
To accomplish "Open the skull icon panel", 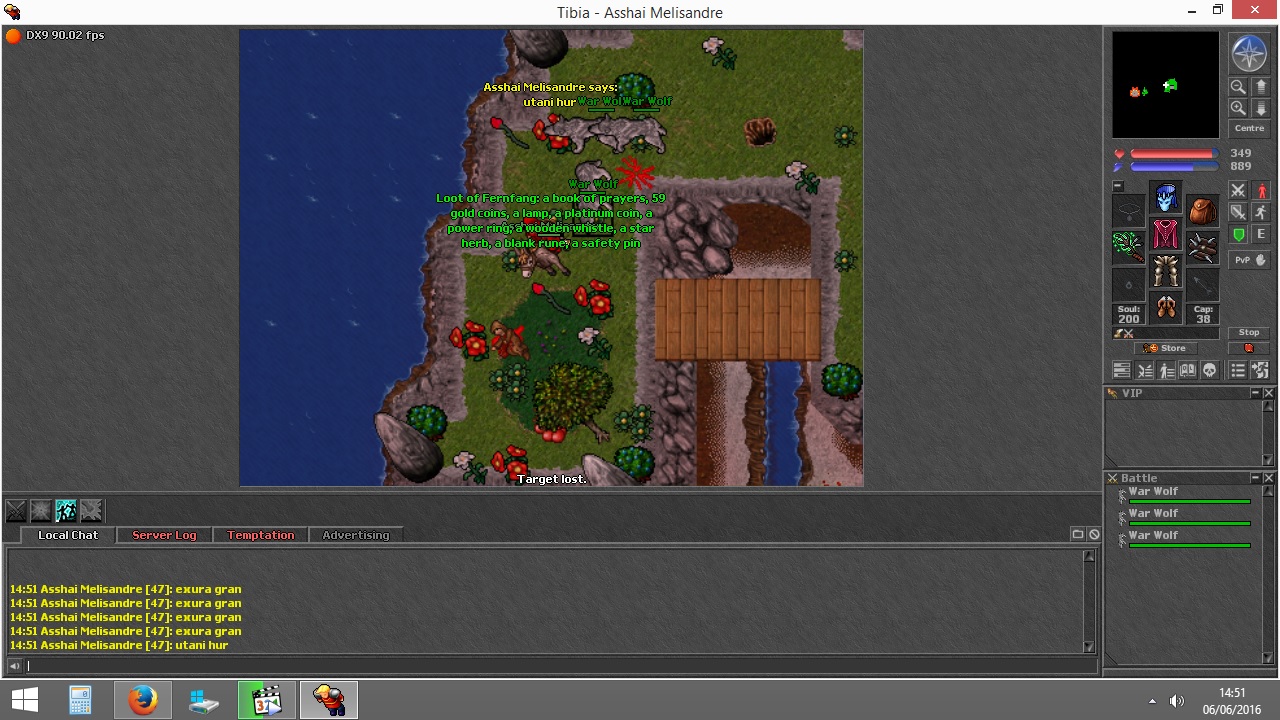I will (x=1210, y=371).
